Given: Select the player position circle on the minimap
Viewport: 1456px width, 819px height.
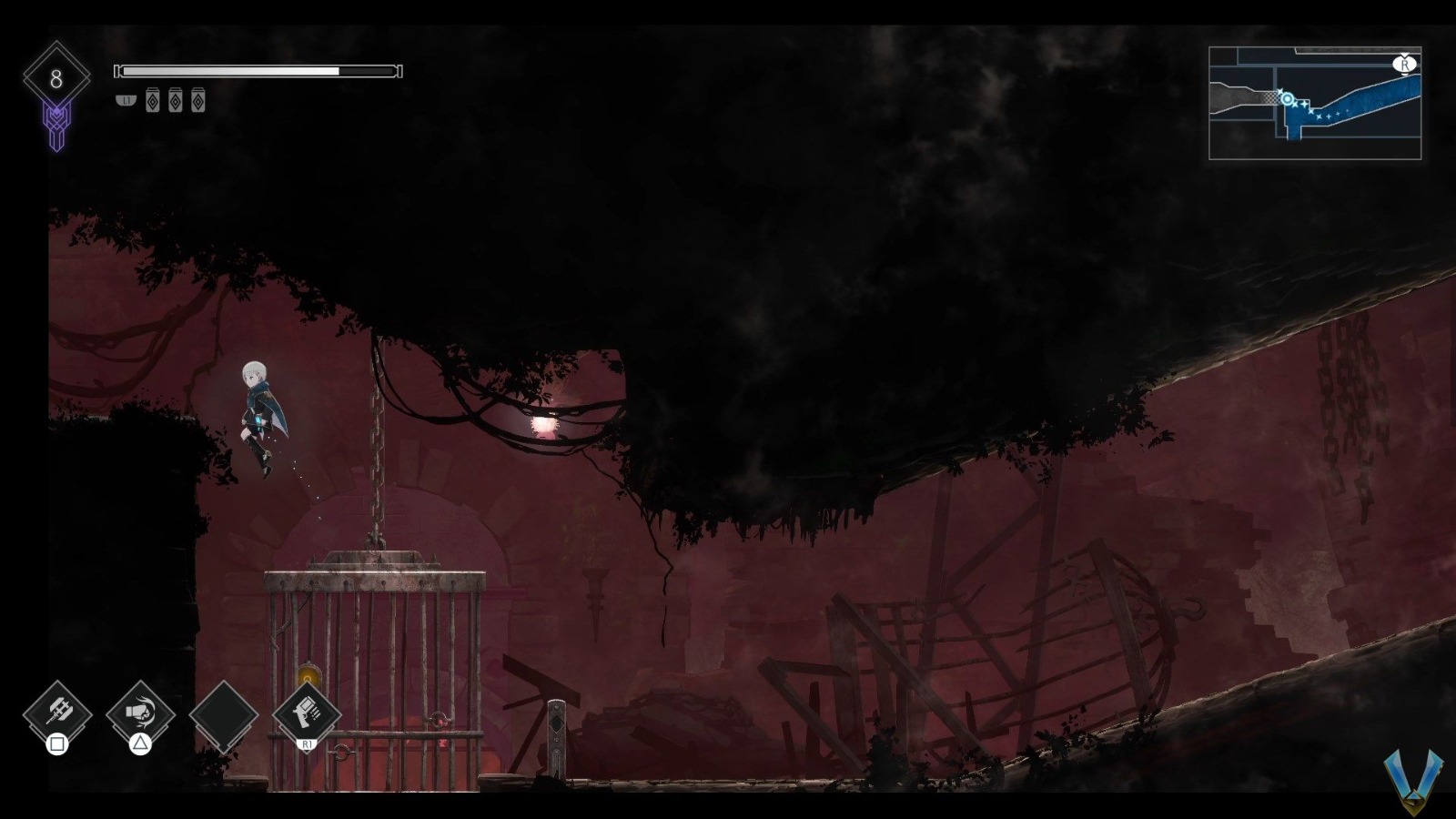Looking at the screenshot, I should (1286, 100).
